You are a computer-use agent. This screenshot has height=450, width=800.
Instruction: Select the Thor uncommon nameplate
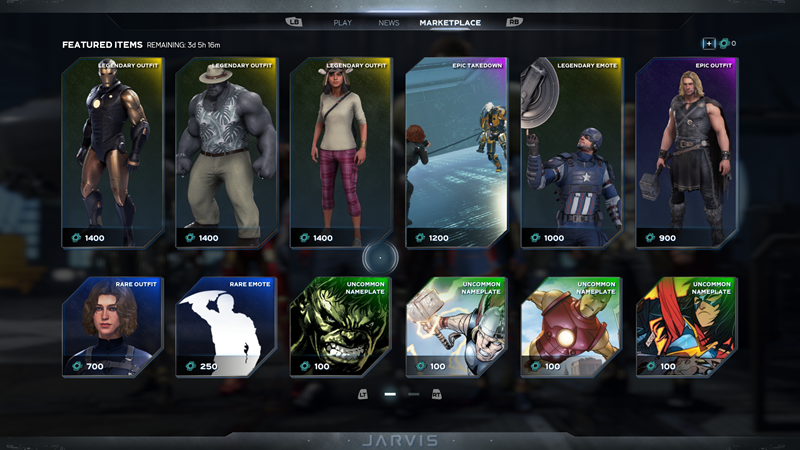tap(457, 327)
